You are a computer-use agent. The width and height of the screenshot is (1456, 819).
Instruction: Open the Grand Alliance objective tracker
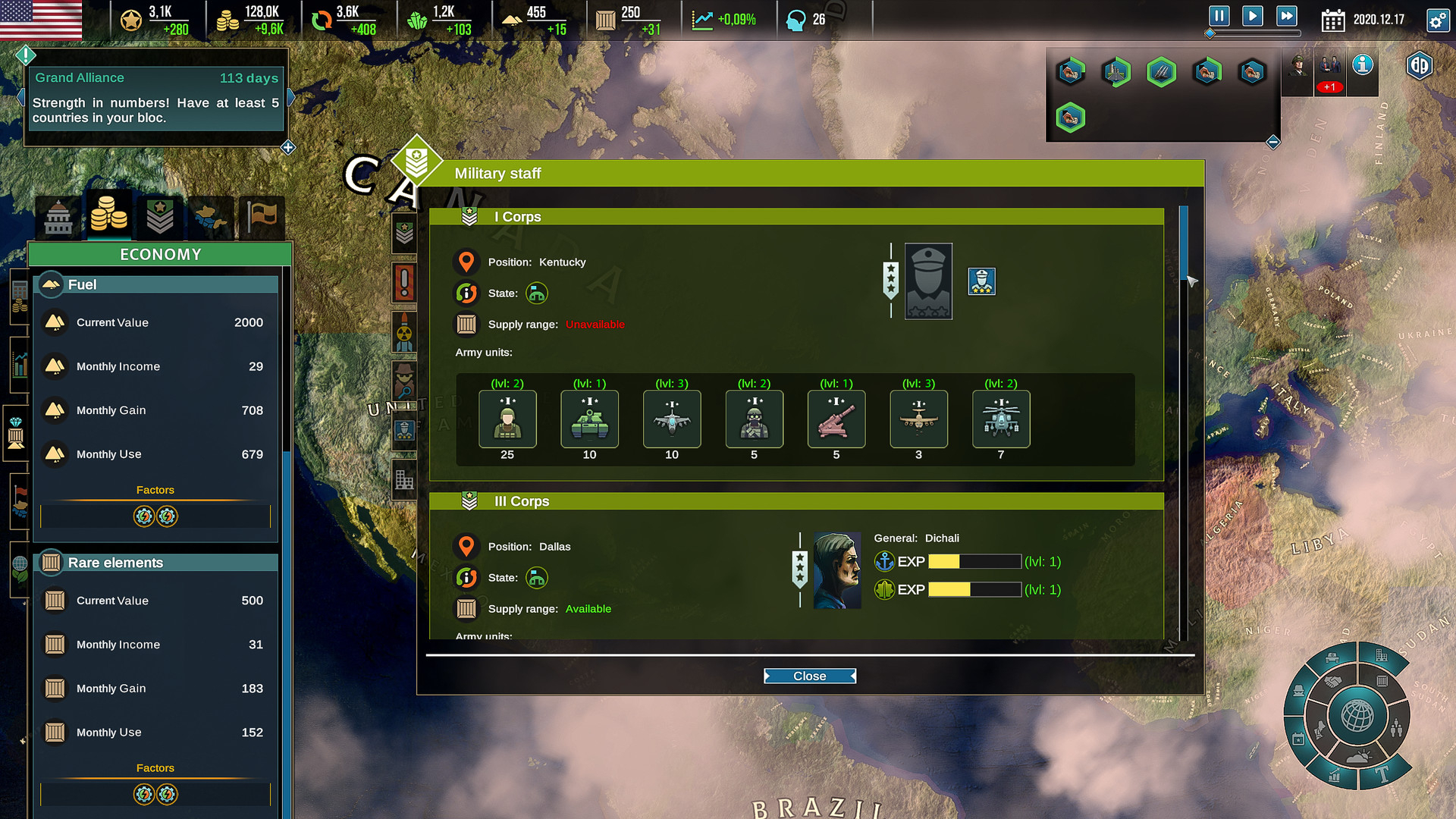(x=155, y=98)
